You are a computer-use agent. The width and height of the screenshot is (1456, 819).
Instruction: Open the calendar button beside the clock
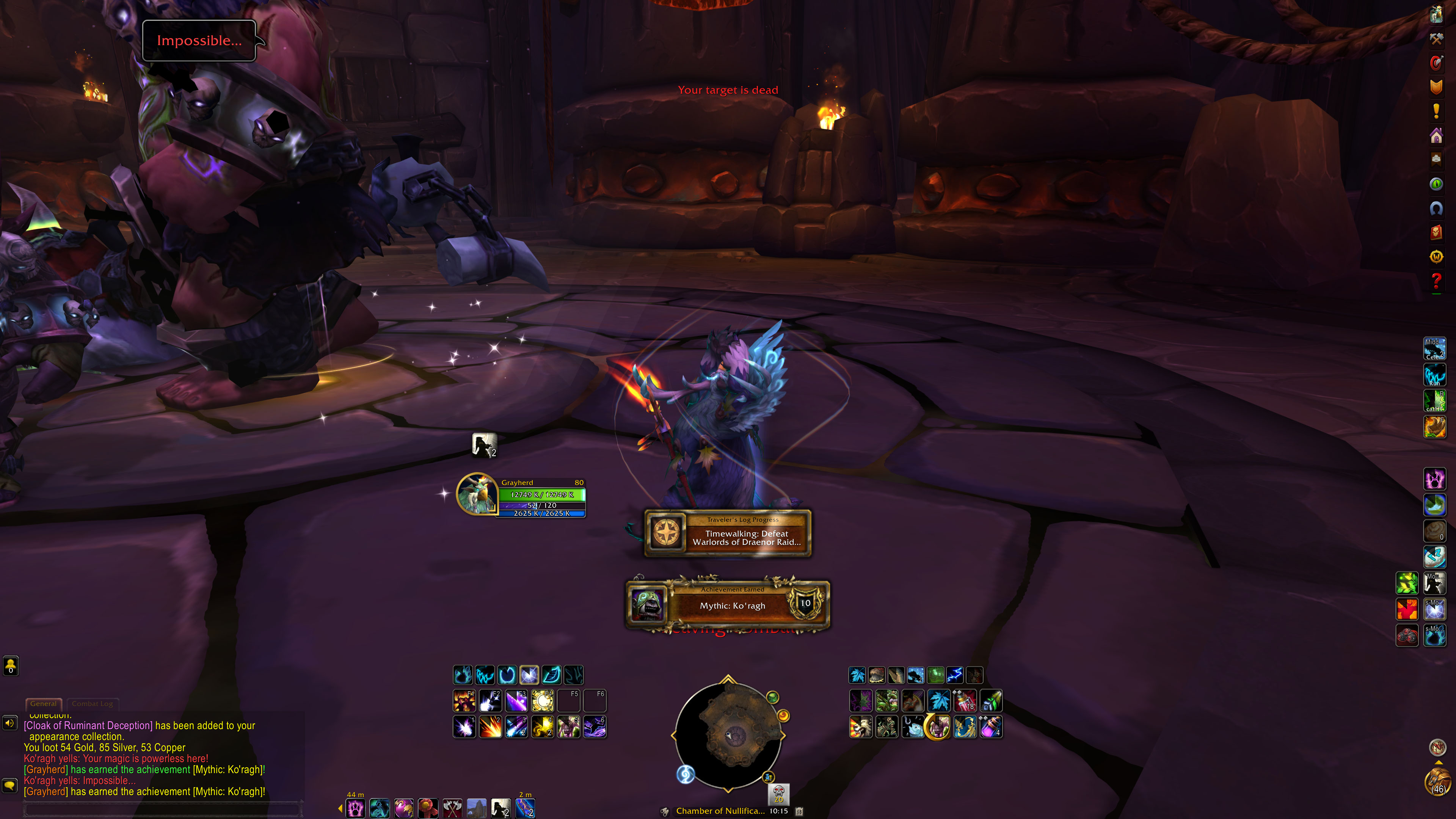(799, 811)
